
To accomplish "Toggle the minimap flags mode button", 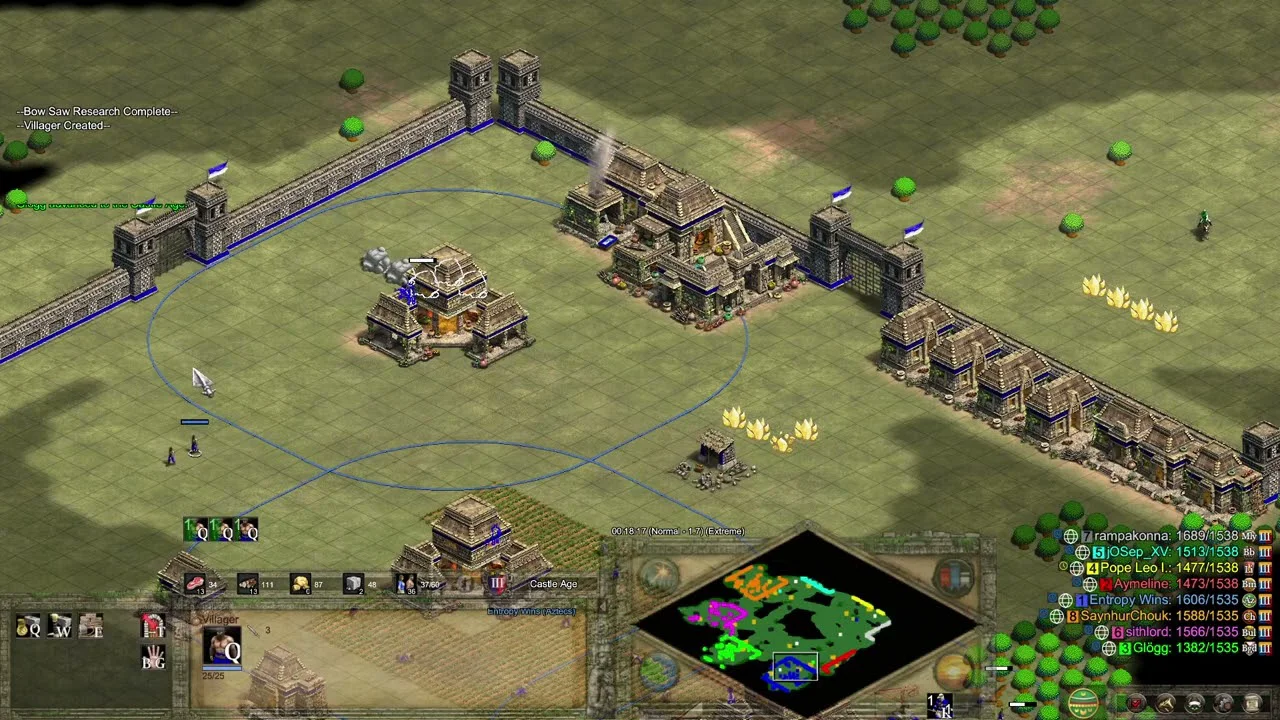I will click(954, 577).
